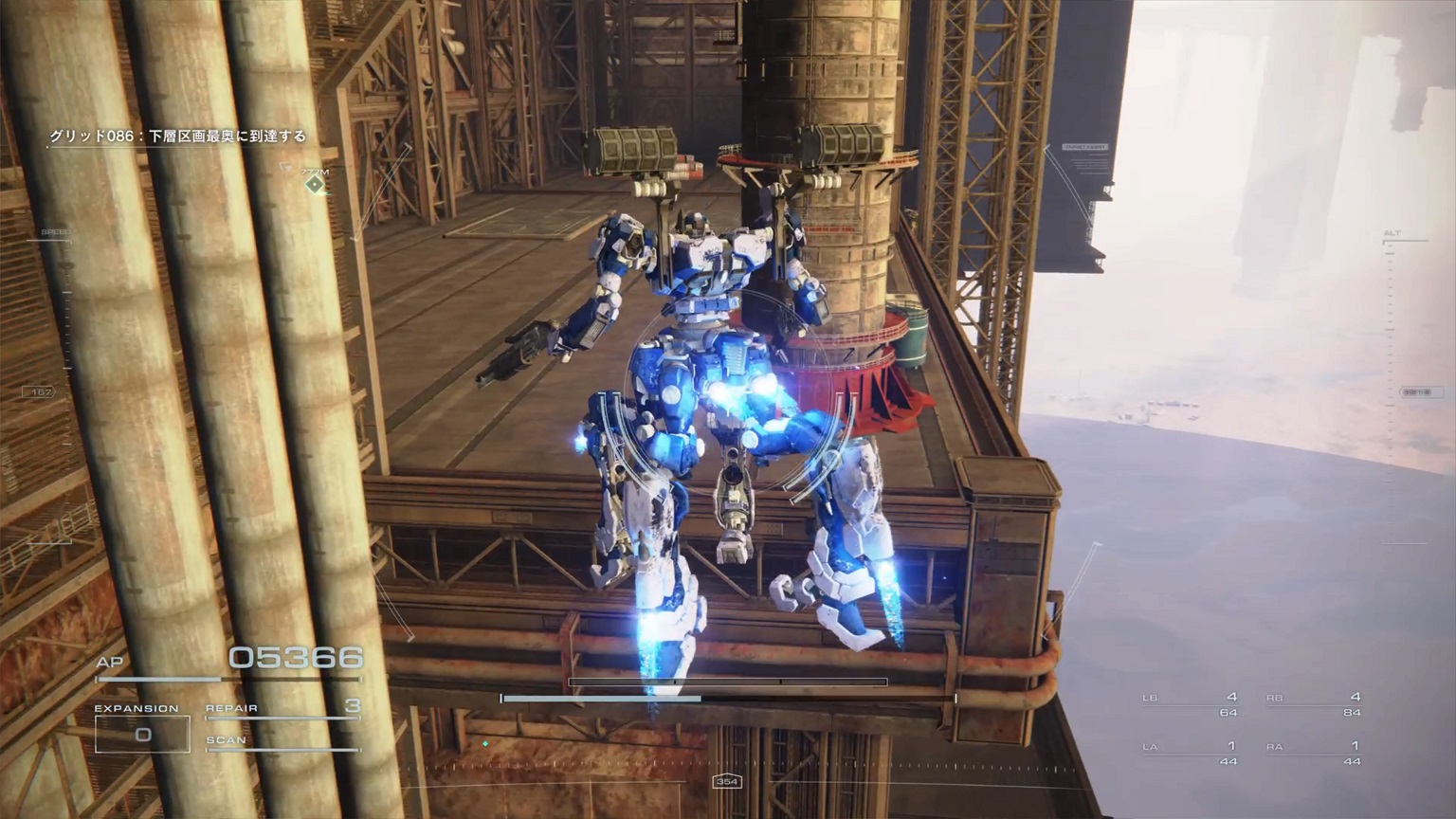Choose the RB back weapon slot

[x=1314, y=704]
